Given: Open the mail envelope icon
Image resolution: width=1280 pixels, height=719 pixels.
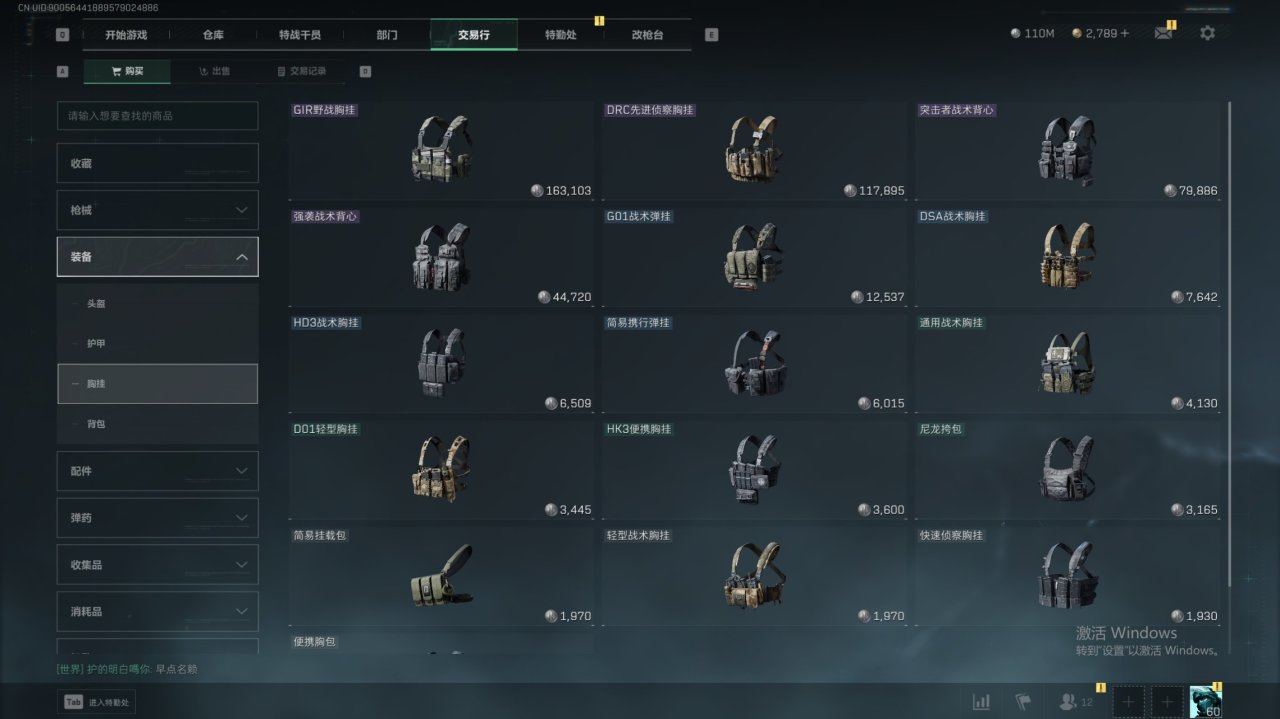Looking at the screenshot, I should click(x=1163, y=33).
